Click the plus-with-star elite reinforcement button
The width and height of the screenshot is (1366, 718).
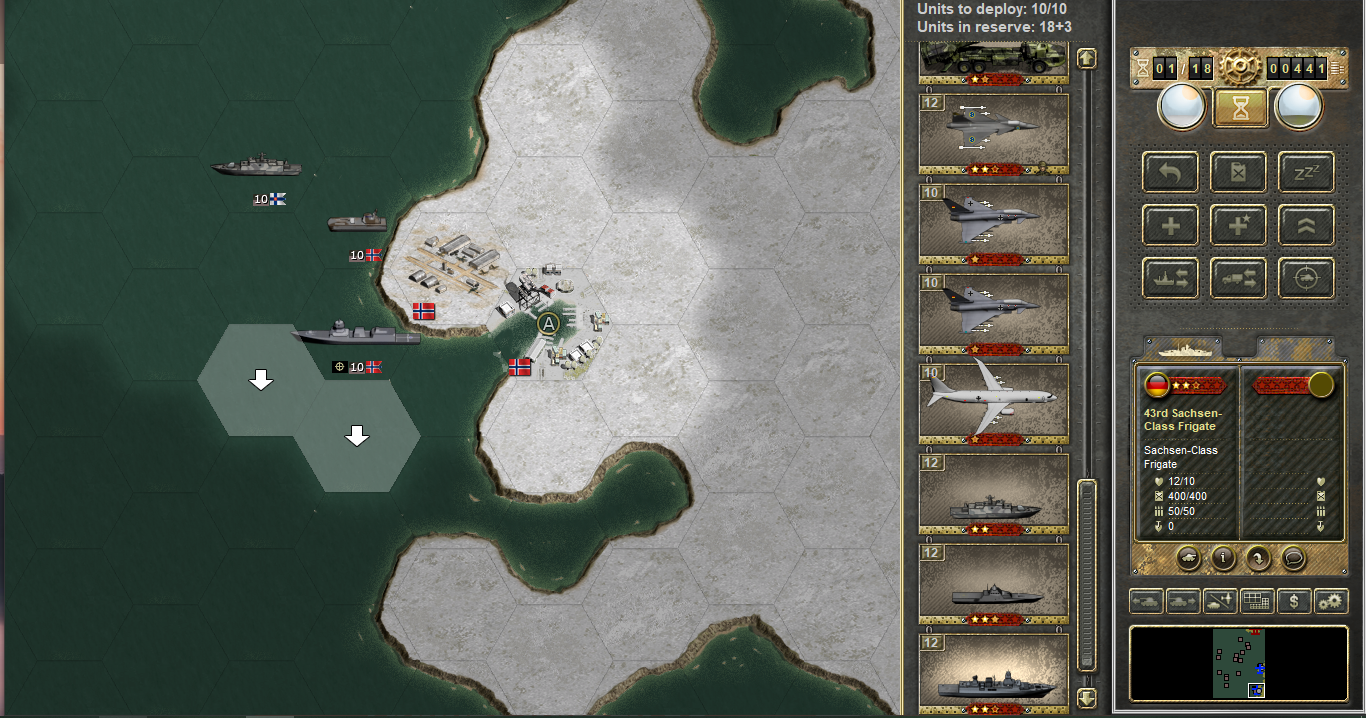(1238, 225)
